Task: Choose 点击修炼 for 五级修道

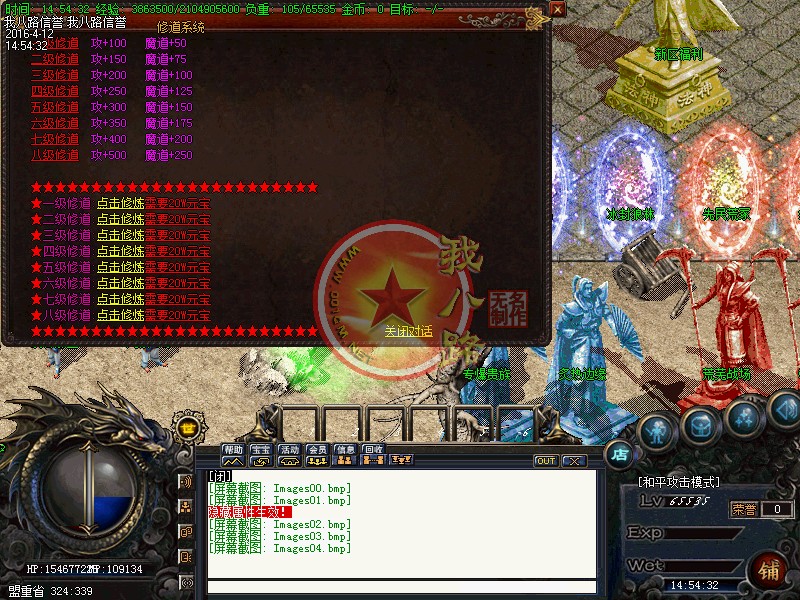Action: (x=120, y=267)
